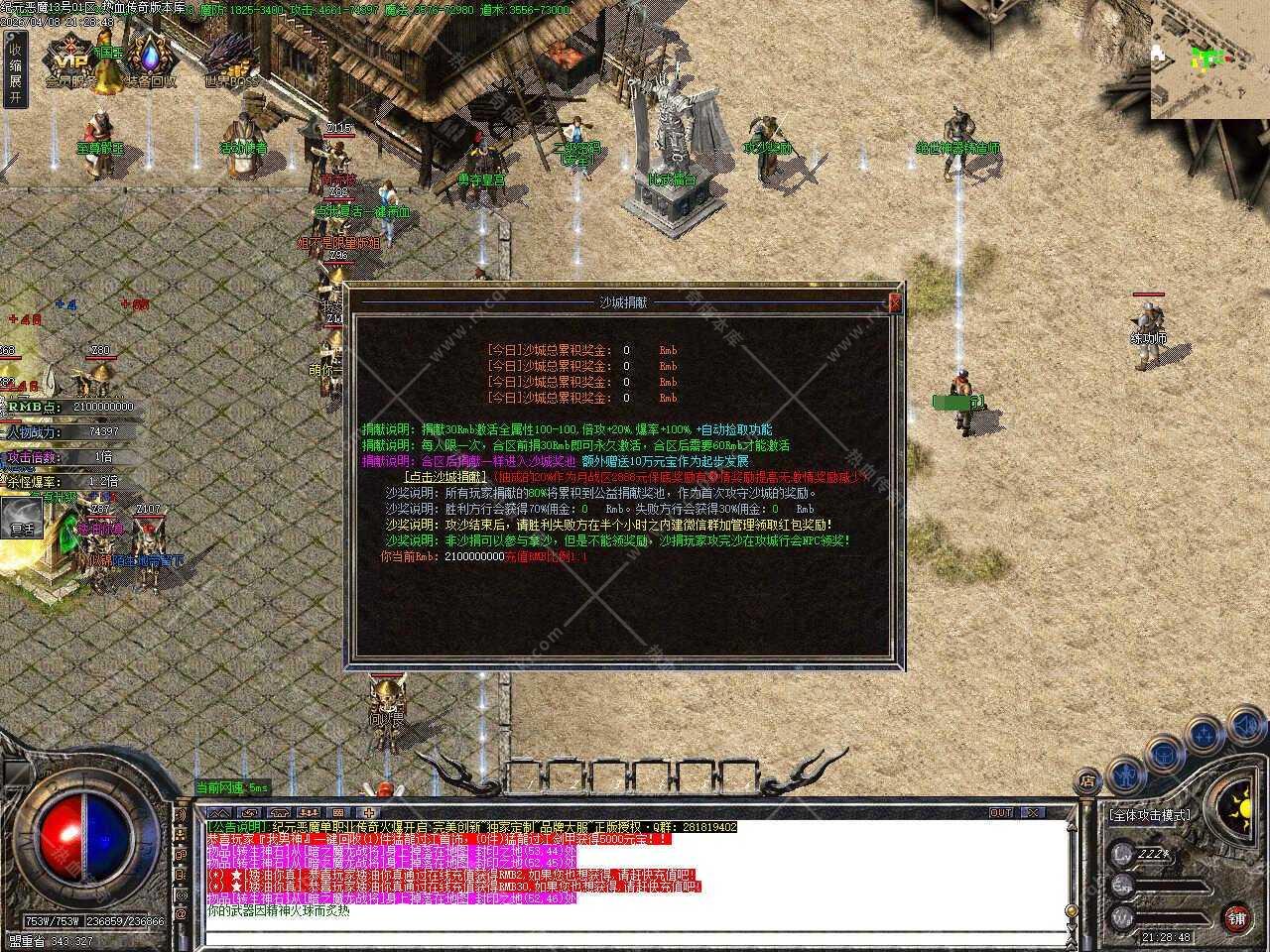Open the 店 shop button
1270x952 pixels.
tap(1087, 782)
